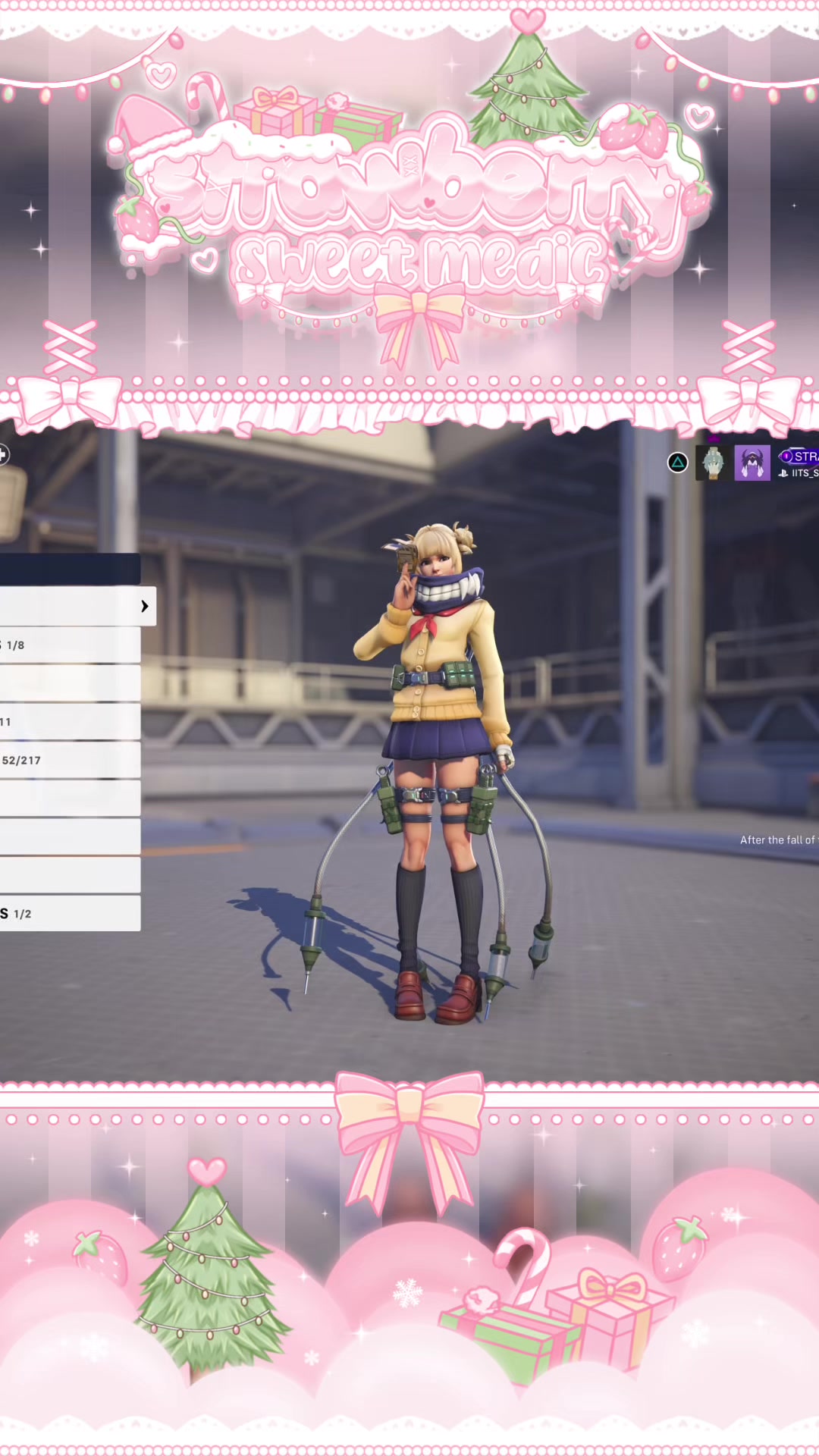Screen dimensions: 819x1456
Task: Click the white-haired character player avatar
Action: point(714,463)
